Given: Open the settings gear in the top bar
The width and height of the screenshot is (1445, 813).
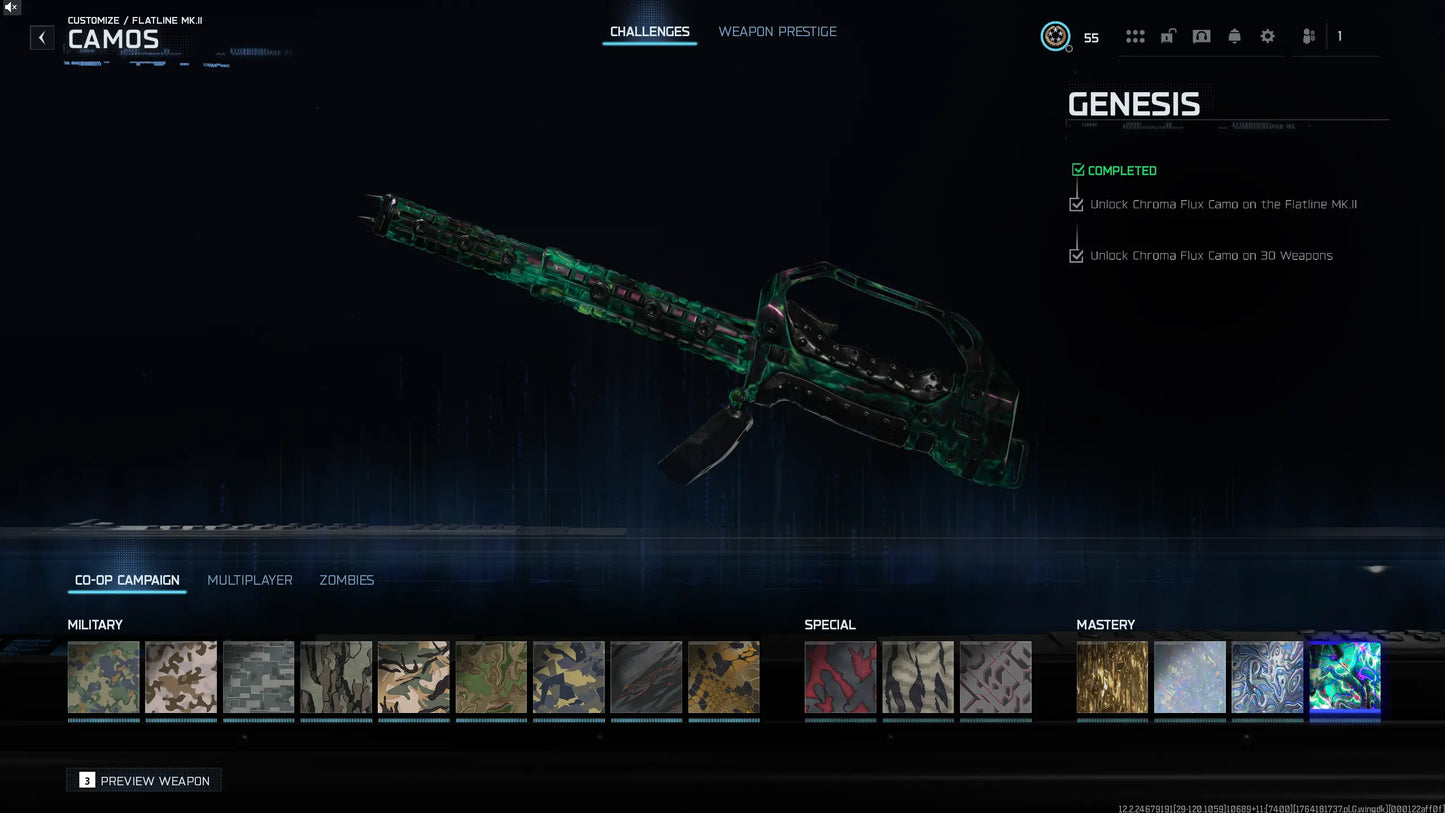Looking at the screenshot, I should click(1267, 36).
